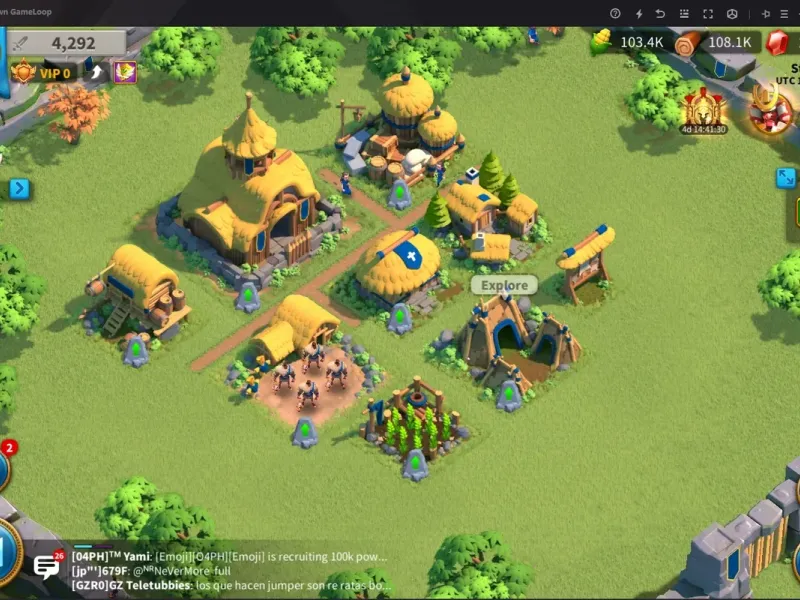Open the corn food resource counter
Screen dimensions: 800x600
[x=628, y=42]
